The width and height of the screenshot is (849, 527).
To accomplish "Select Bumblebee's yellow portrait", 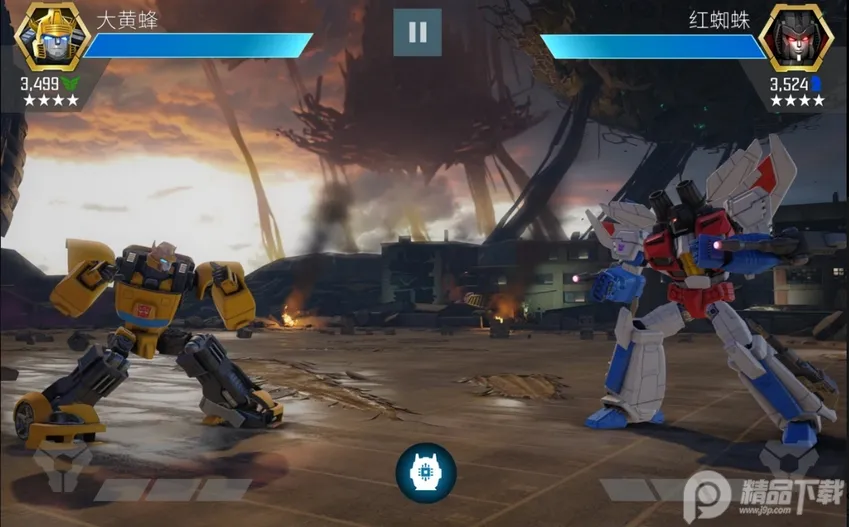I will (x=49, y=37).
